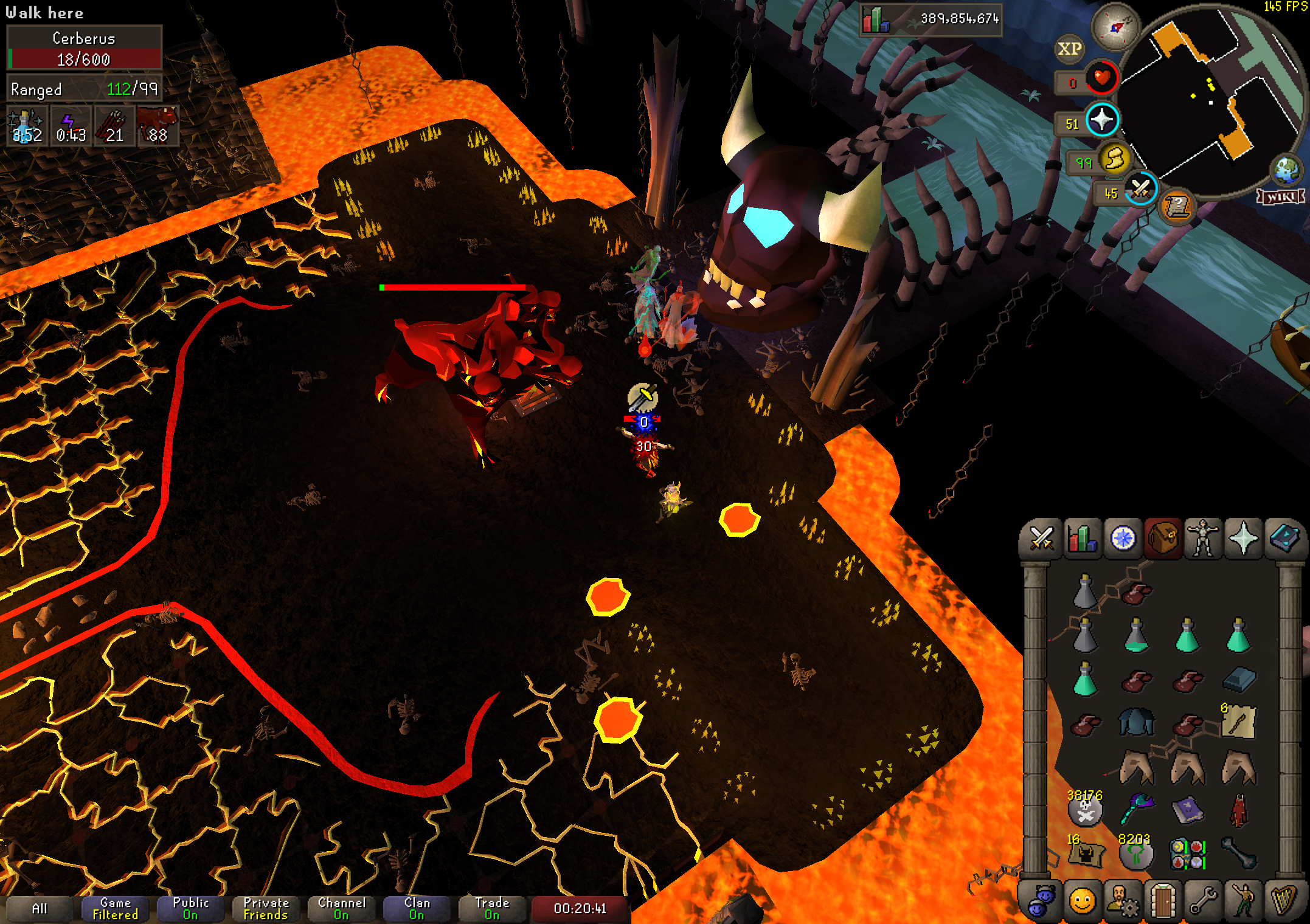Viewport: 1310px width, 924px height.
Task: Select the purple spellbook item in inventory
Action: (x=1187, y=811)
